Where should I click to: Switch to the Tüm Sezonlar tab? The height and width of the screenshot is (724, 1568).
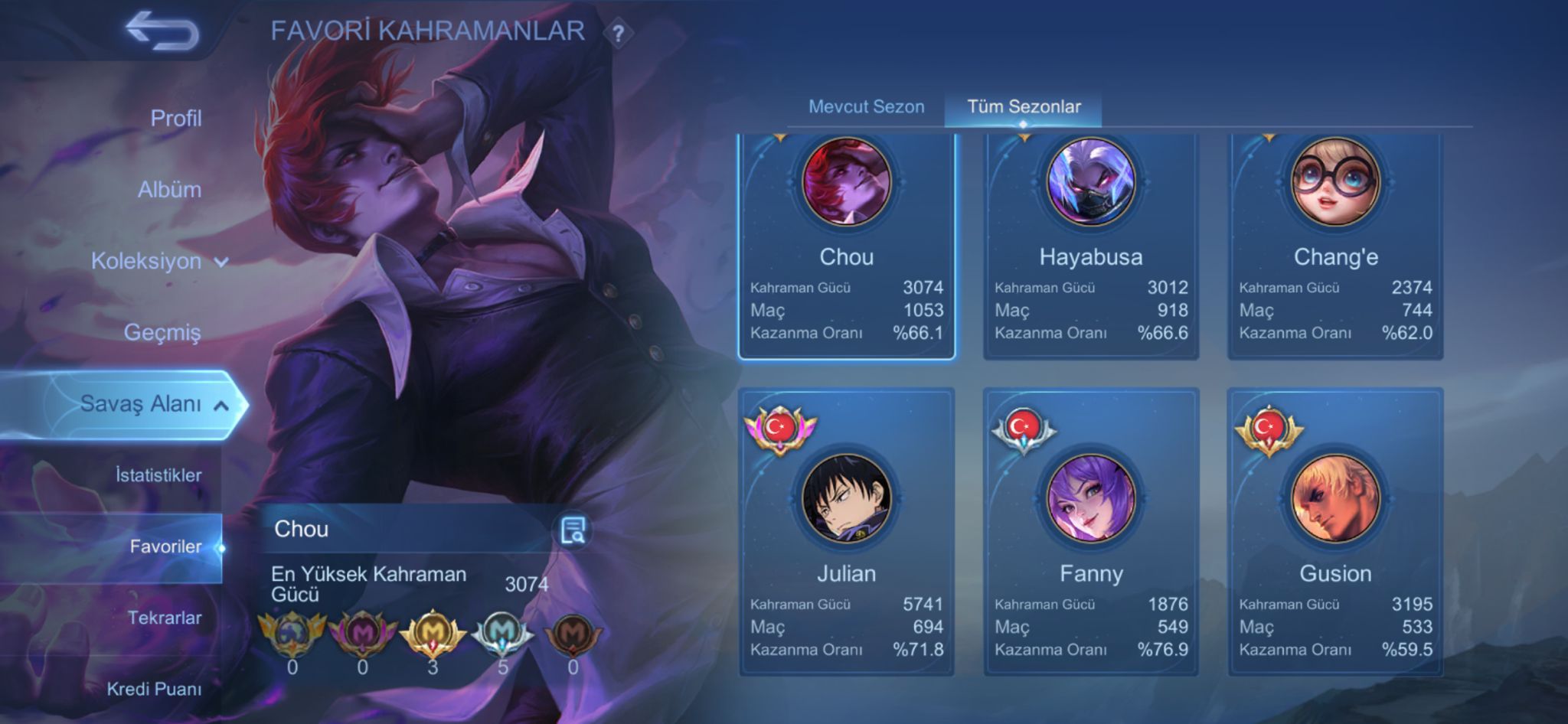tap(1026, 107)
